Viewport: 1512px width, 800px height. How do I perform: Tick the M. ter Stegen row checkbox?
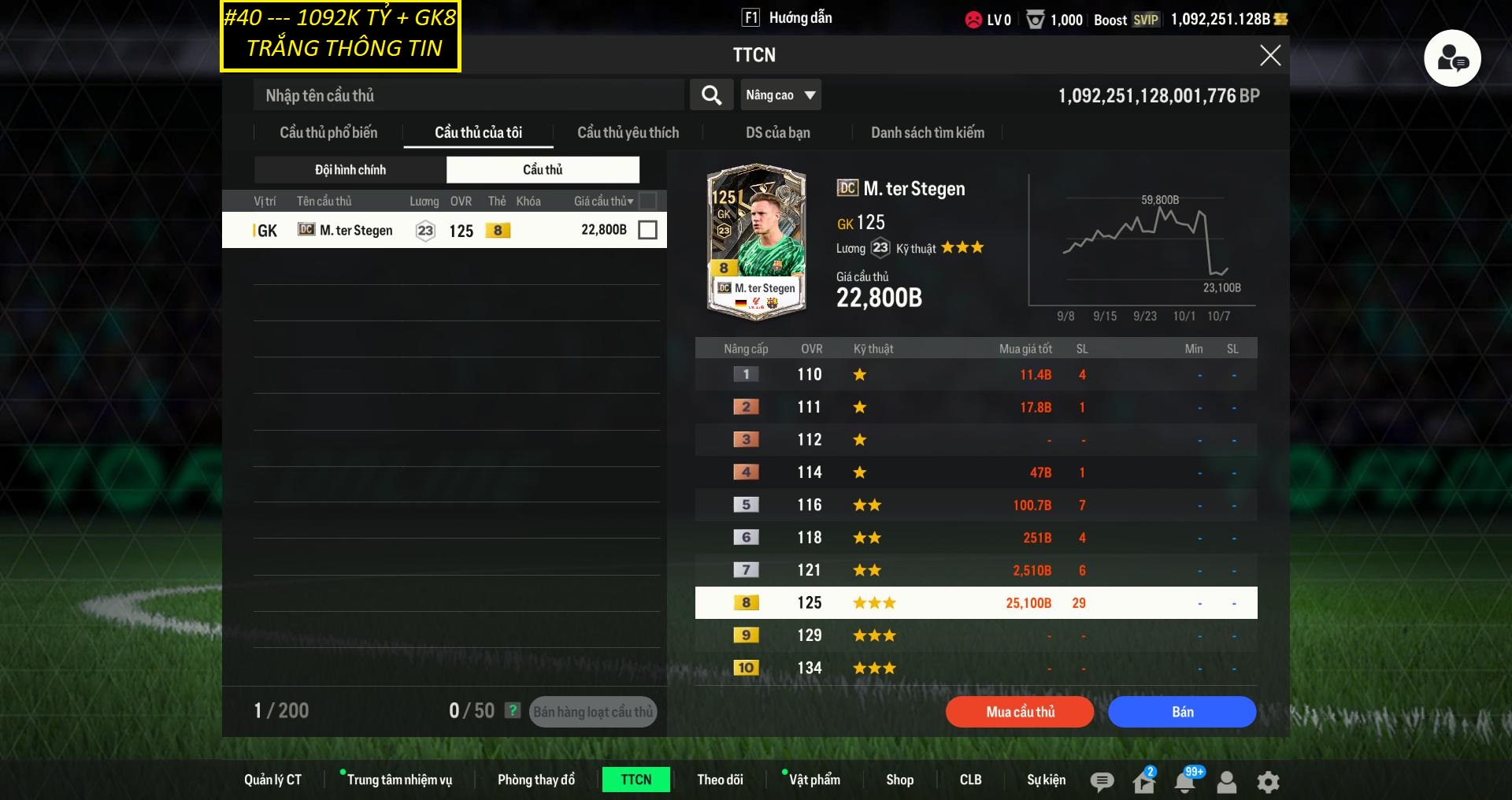click(x=647, y=230)
